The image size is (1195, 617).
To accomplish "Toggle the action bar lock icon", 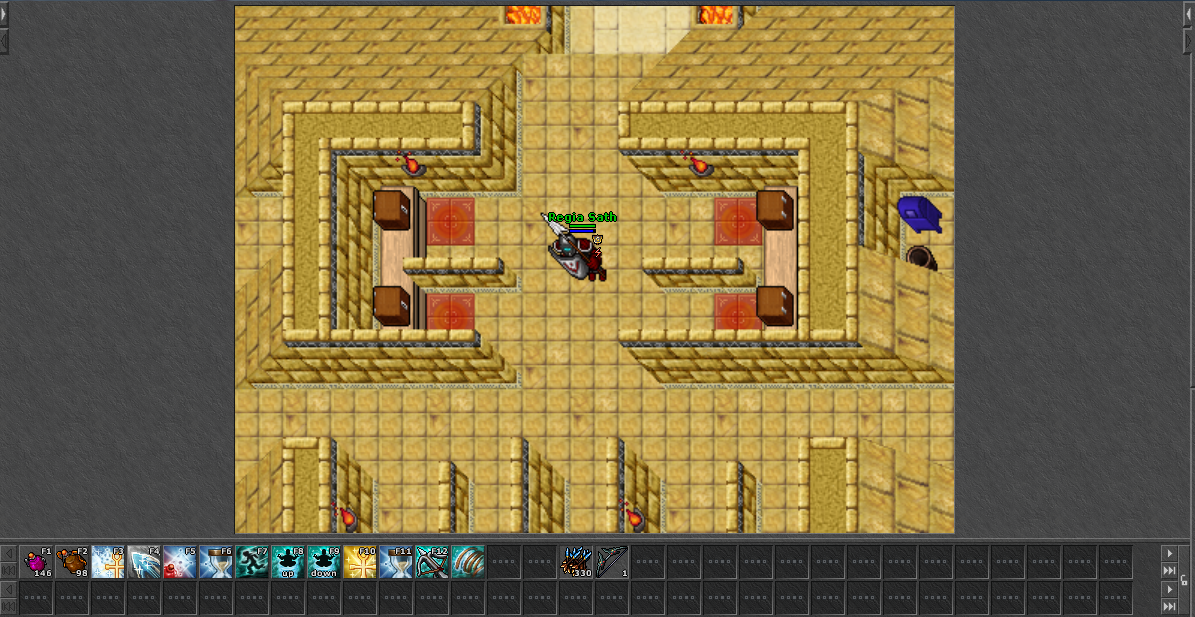I will (x=1184, y=580).
